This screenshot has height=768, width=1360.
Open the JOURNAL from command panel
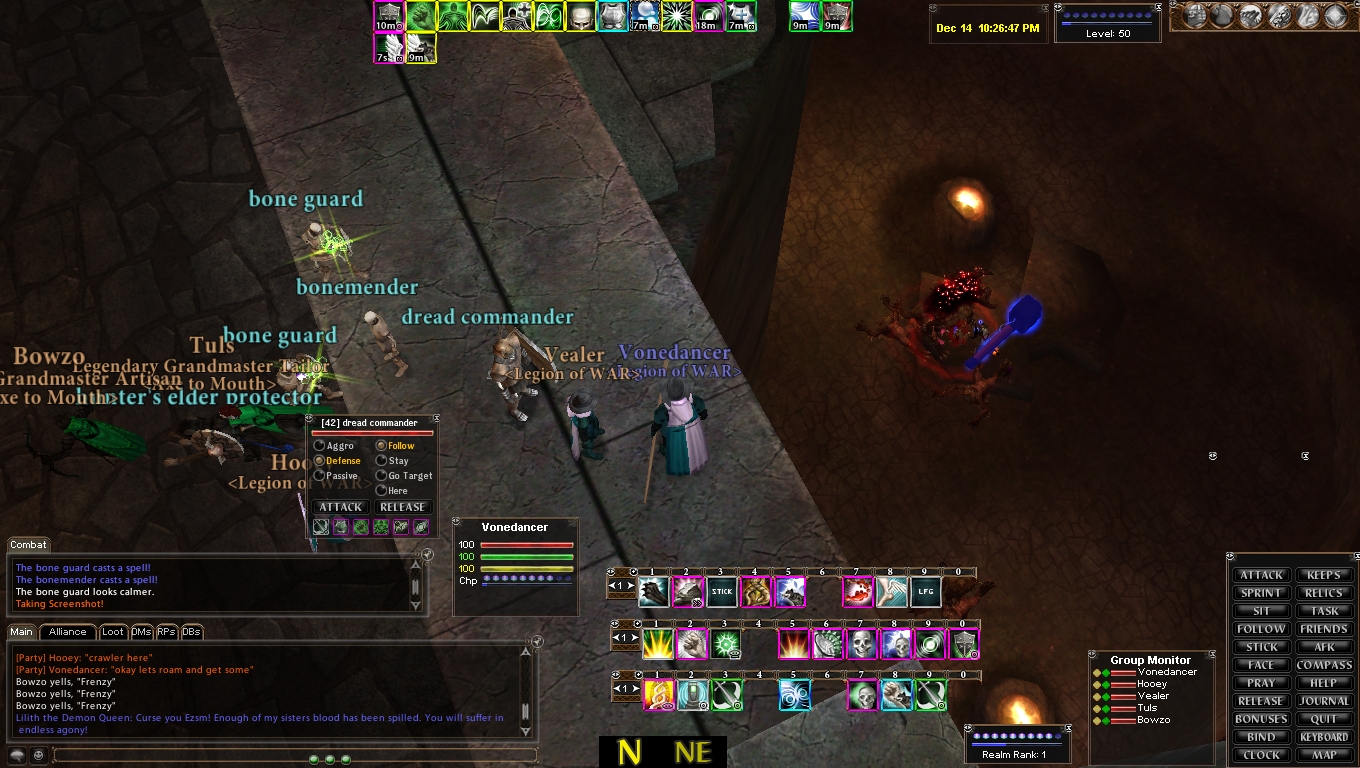(x=1324, y=701)
